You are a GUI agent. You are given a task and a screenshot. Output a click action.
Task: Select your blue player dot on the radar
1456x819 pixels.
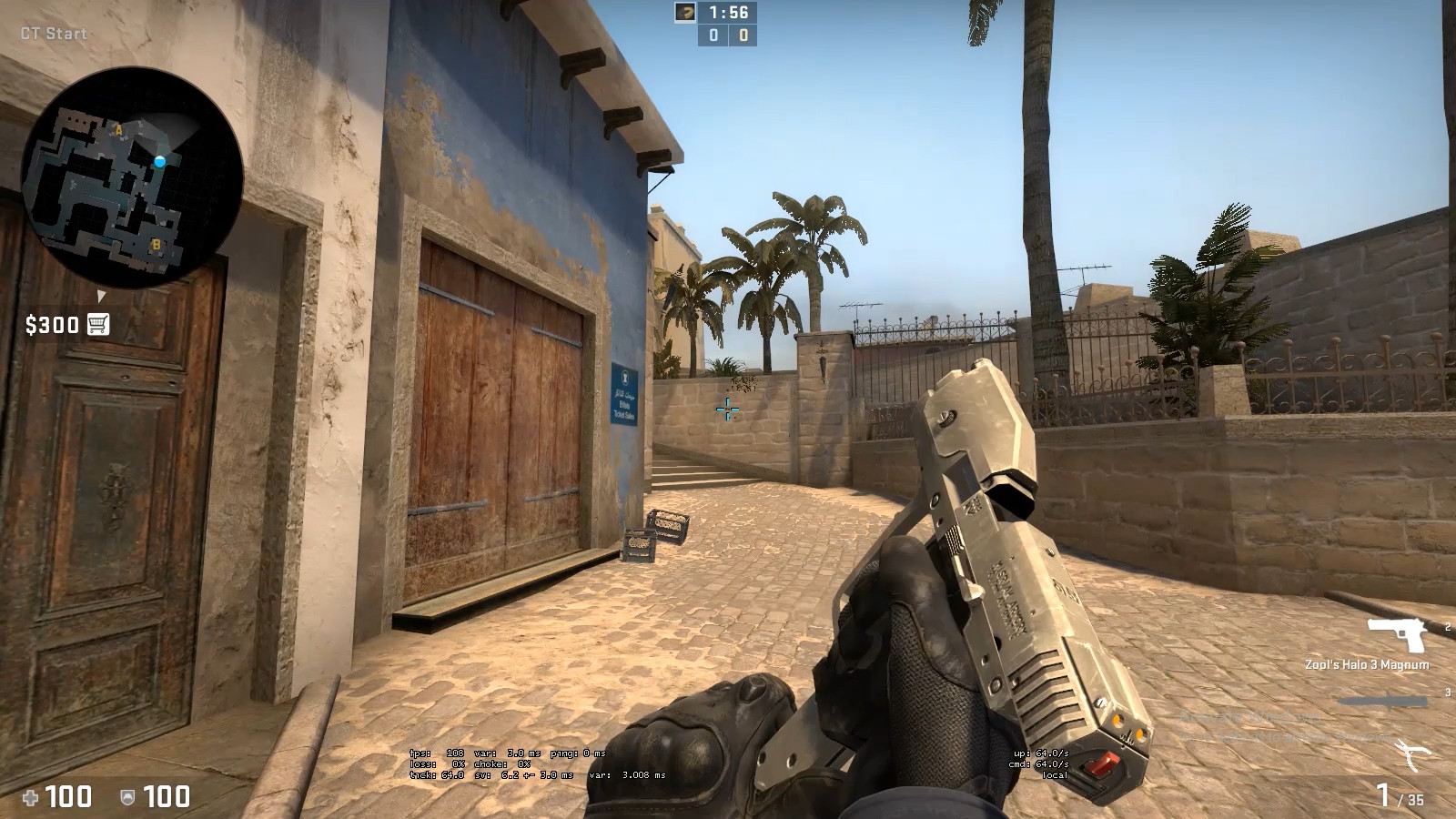[162, 160]
